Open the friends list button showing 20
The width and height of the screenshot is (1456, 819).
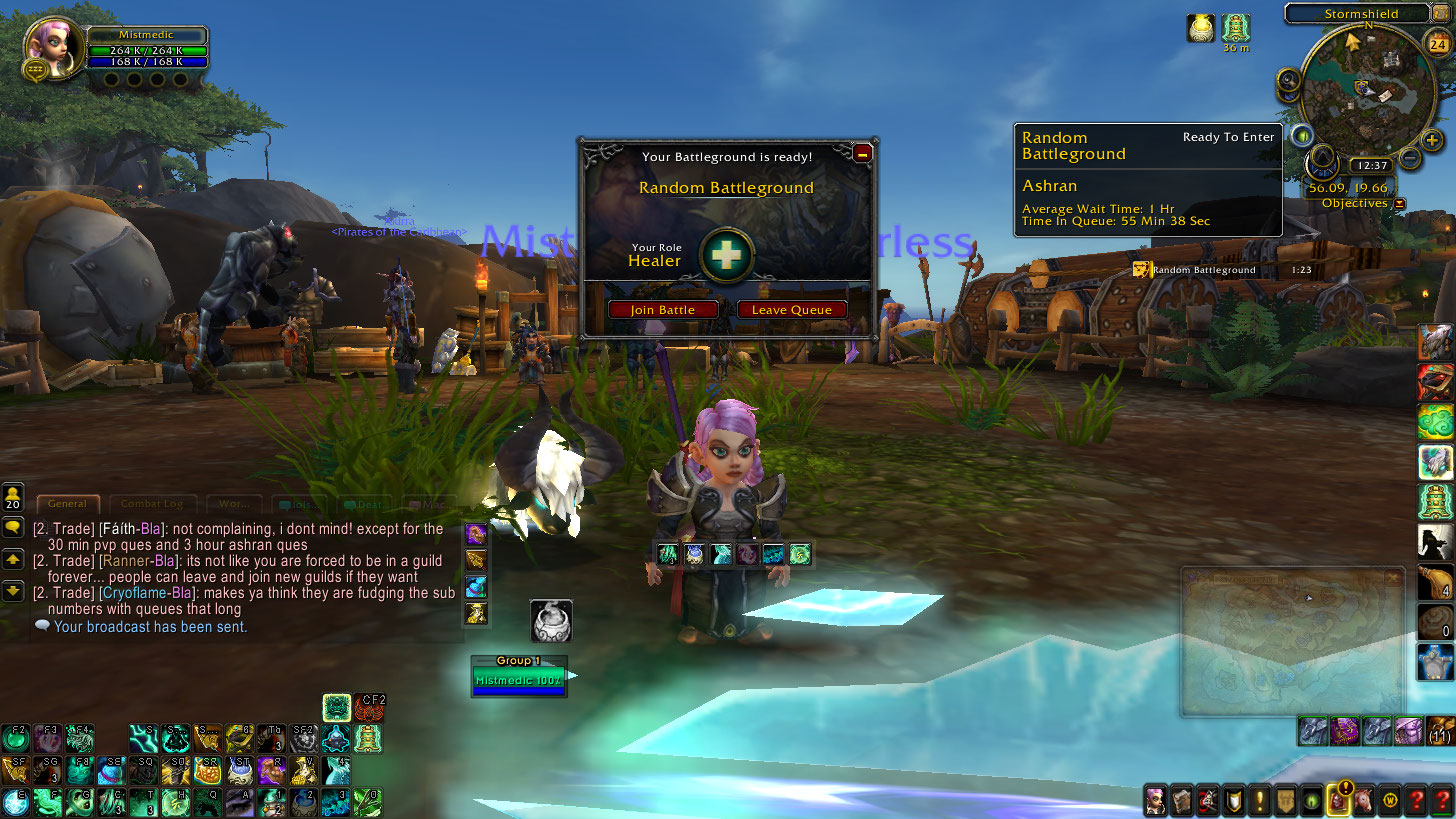[x=13, y=495]
